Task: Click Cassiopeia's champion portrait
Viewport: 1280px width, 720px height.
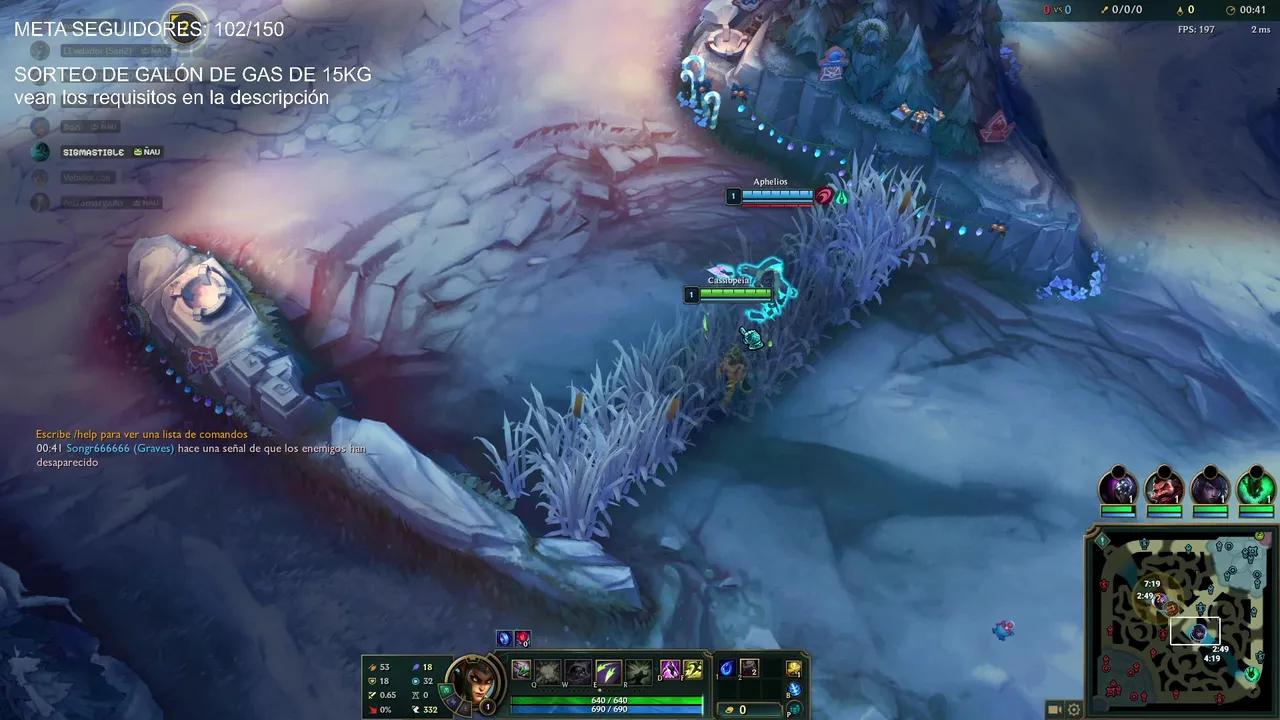Action: [x=473, y=682]
